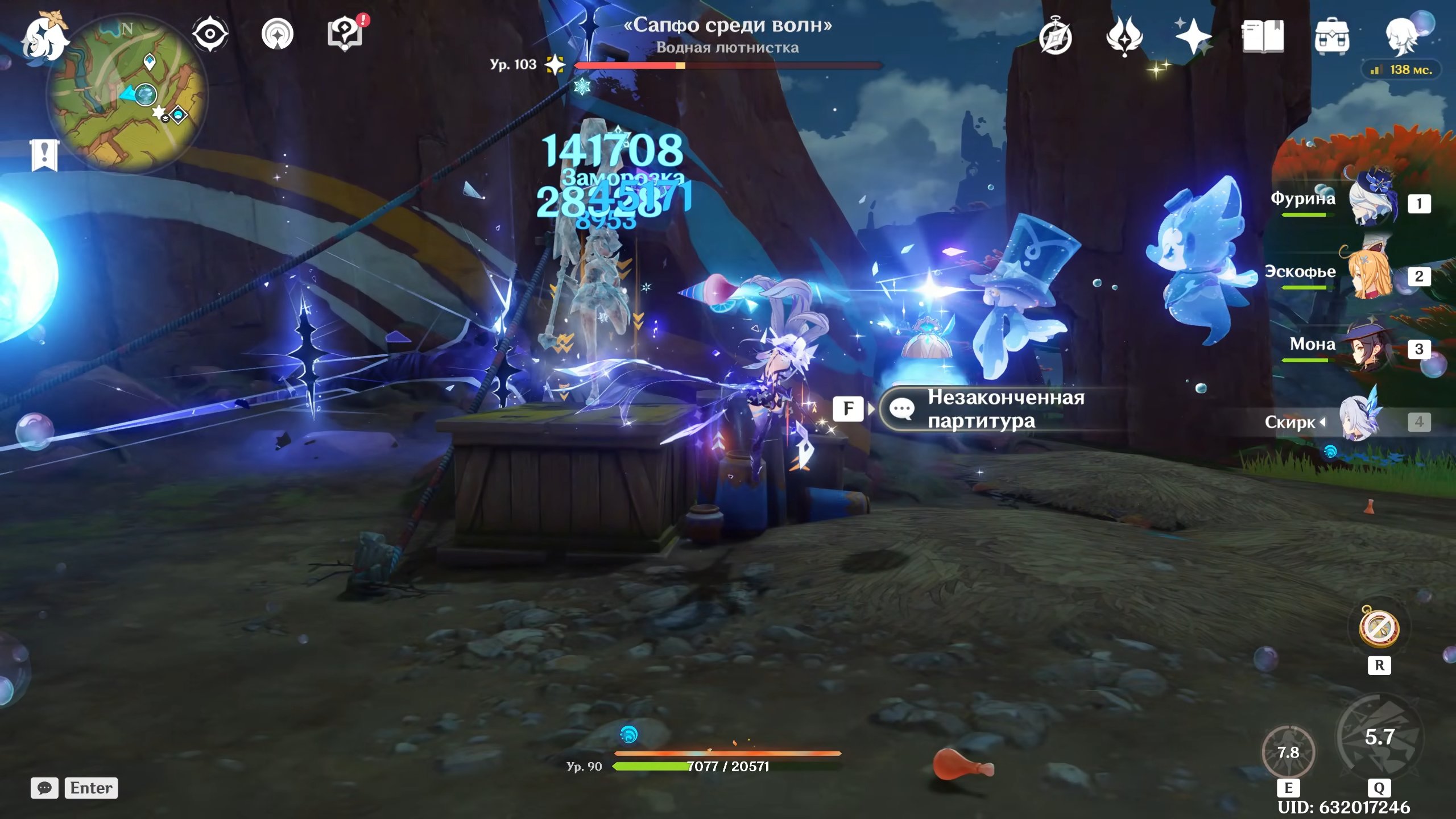
Task: Activate the elemental sight eye icon
Action: (210, 34)
